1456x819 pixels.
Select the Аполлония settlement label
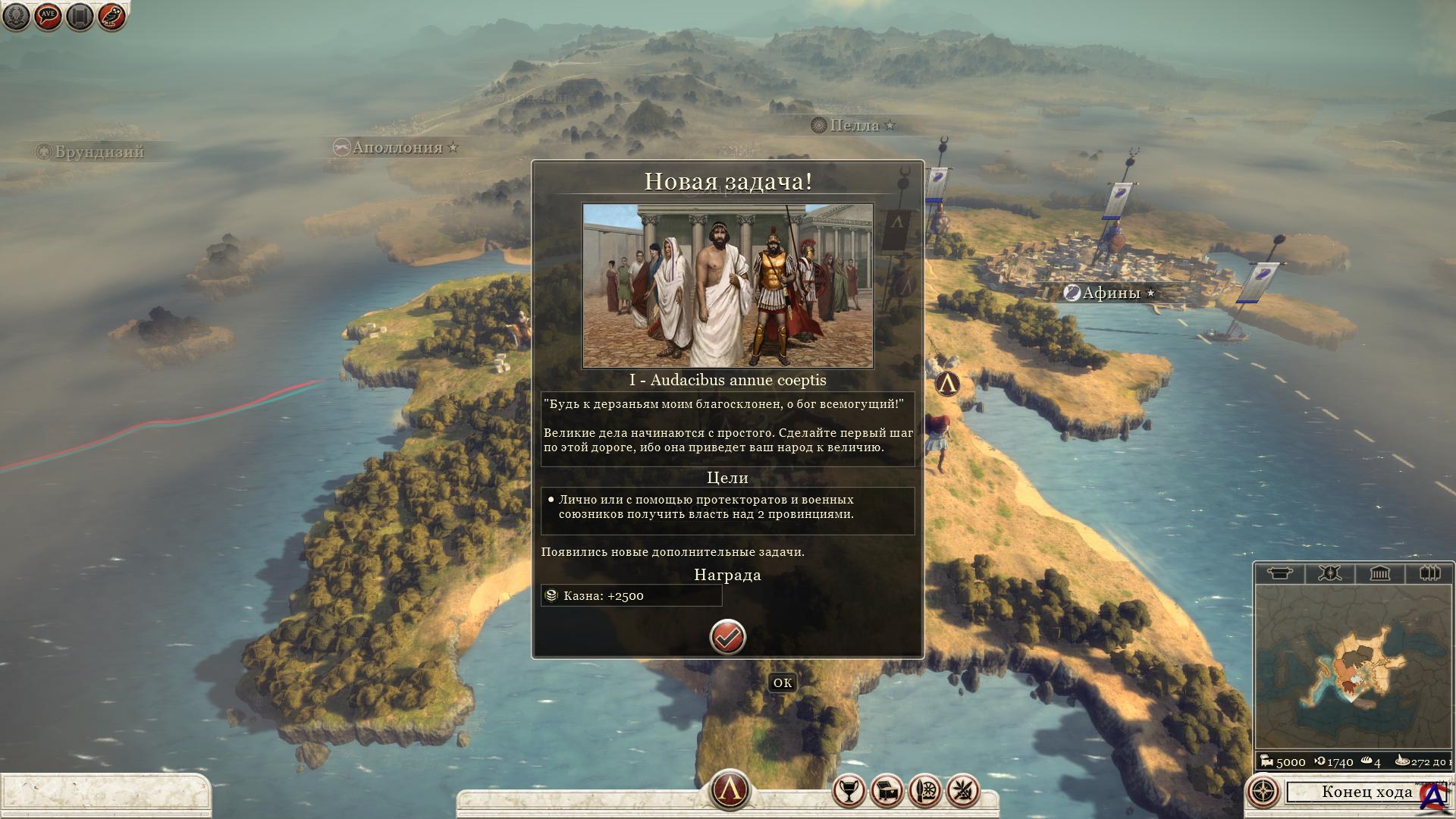[397, 147]
